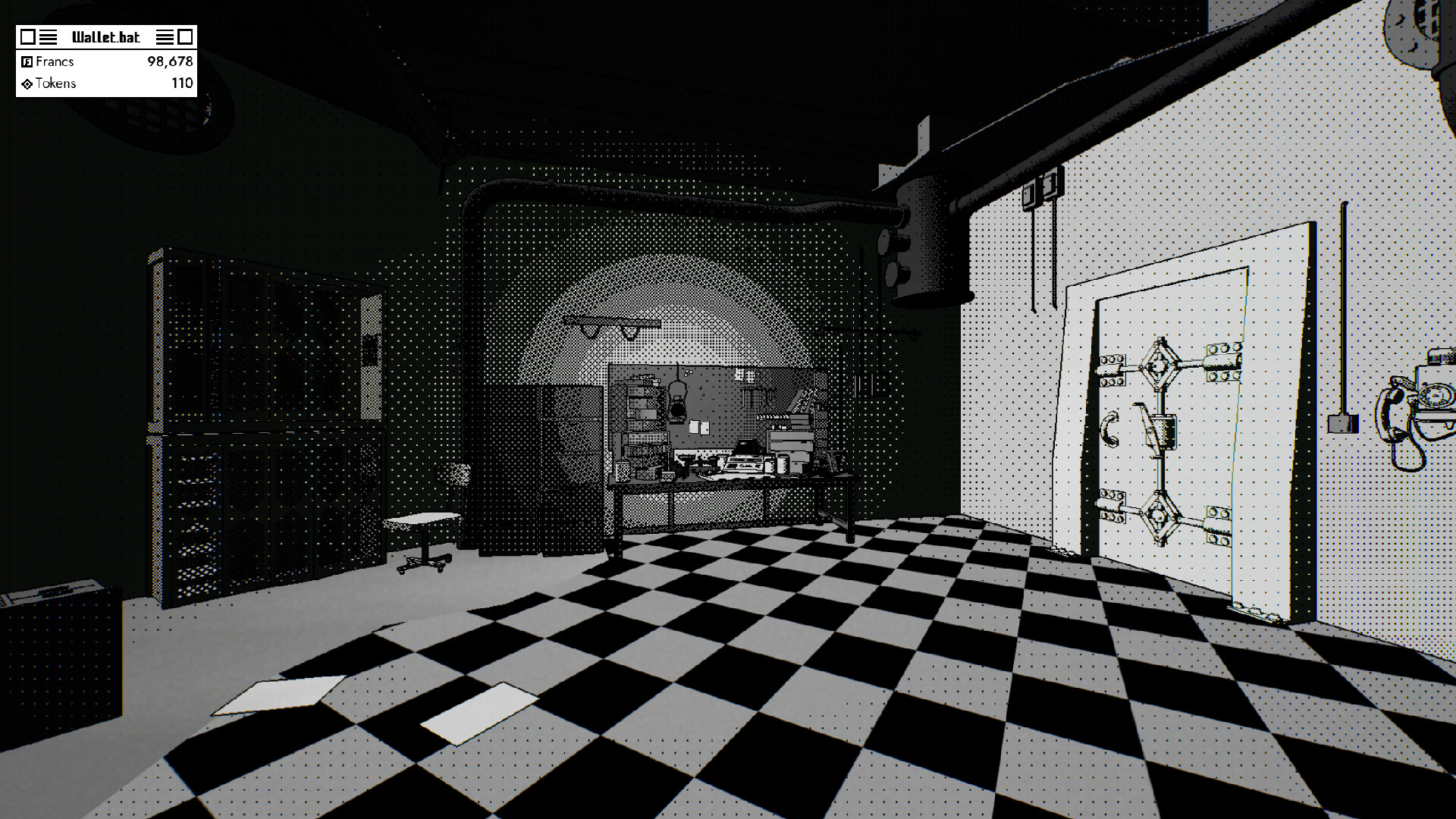The height and width of the screenshot is (819, 1456).
Task: Check the 98,678 Francs balance entry
Action: 171,62
